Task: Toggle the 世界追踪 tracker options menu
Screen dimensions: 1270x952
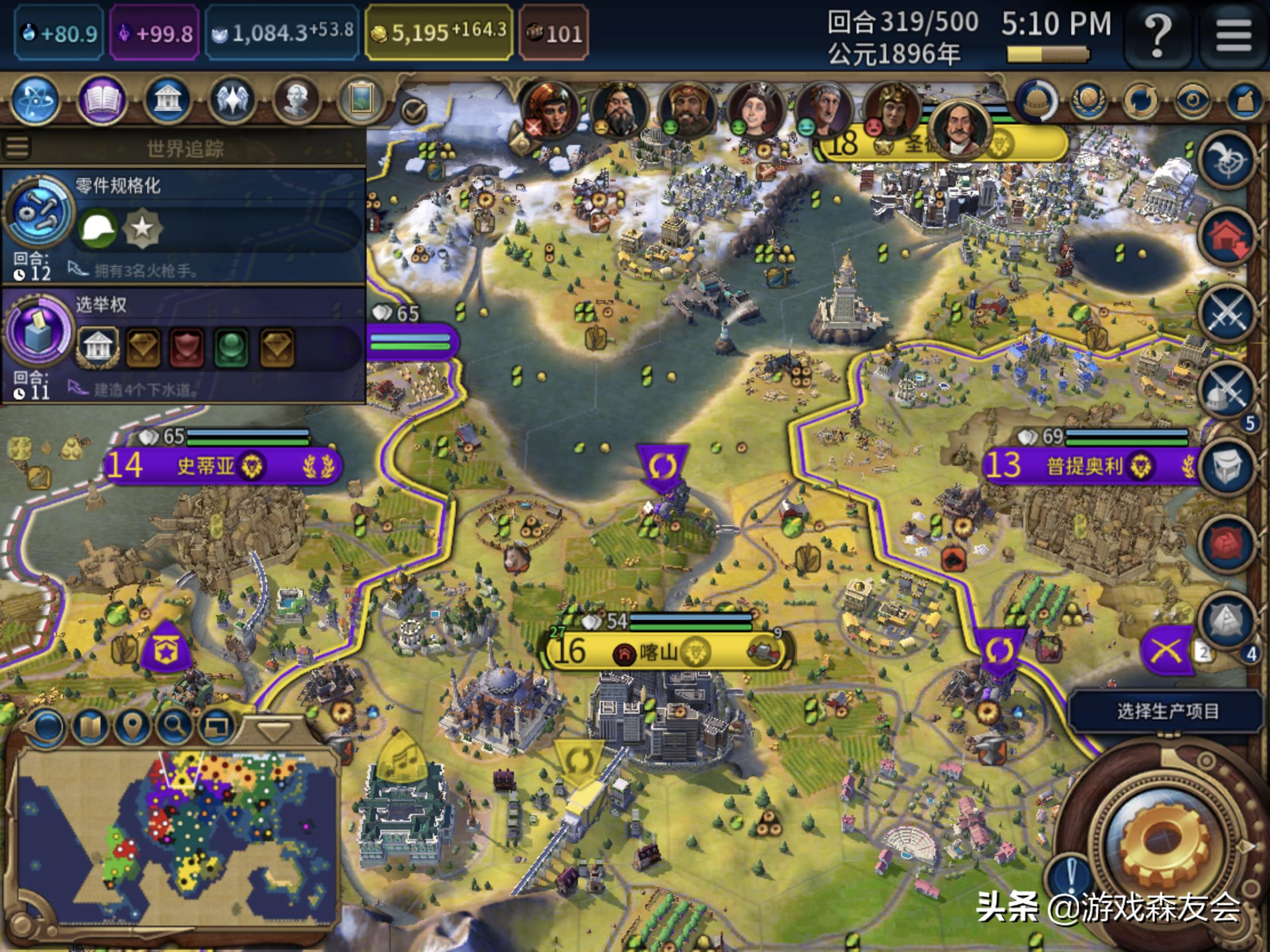Action: click(x=17, y=147)
